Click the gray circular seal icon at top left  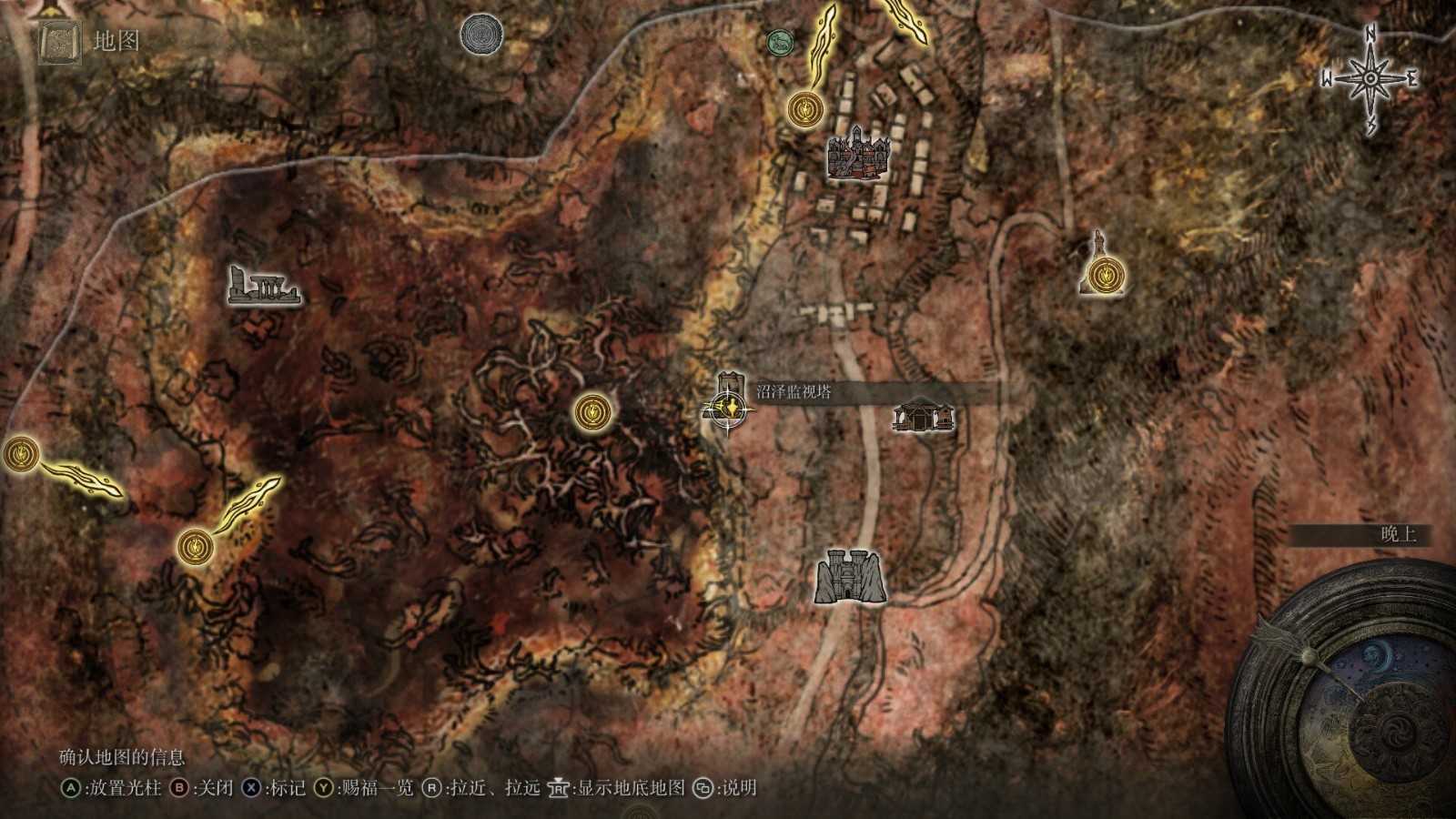(x=480, y=35)
